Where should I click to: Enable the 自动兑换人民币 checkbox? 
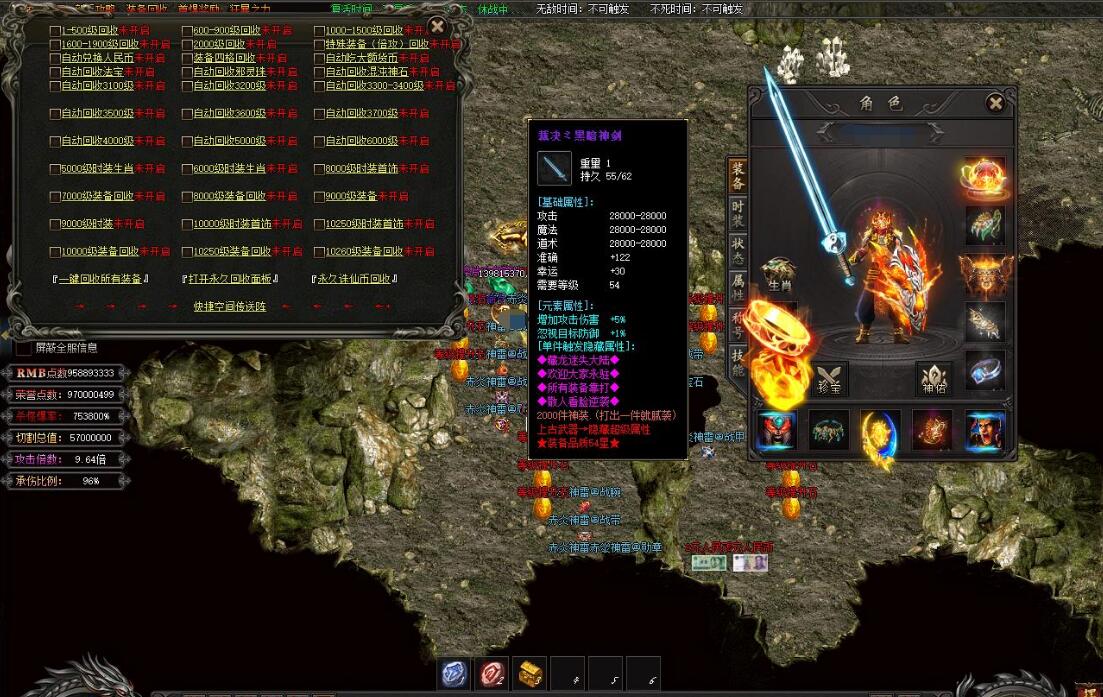point(56,58)
